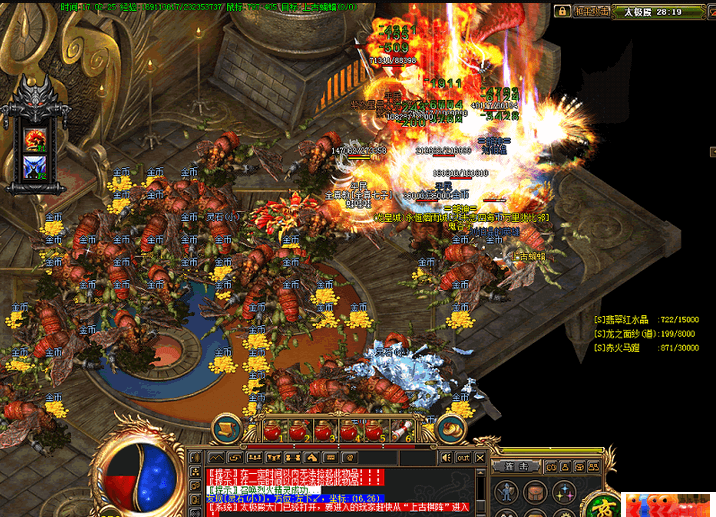
Task: Click the gold ingot round button
Action: [x=451, y=430]
